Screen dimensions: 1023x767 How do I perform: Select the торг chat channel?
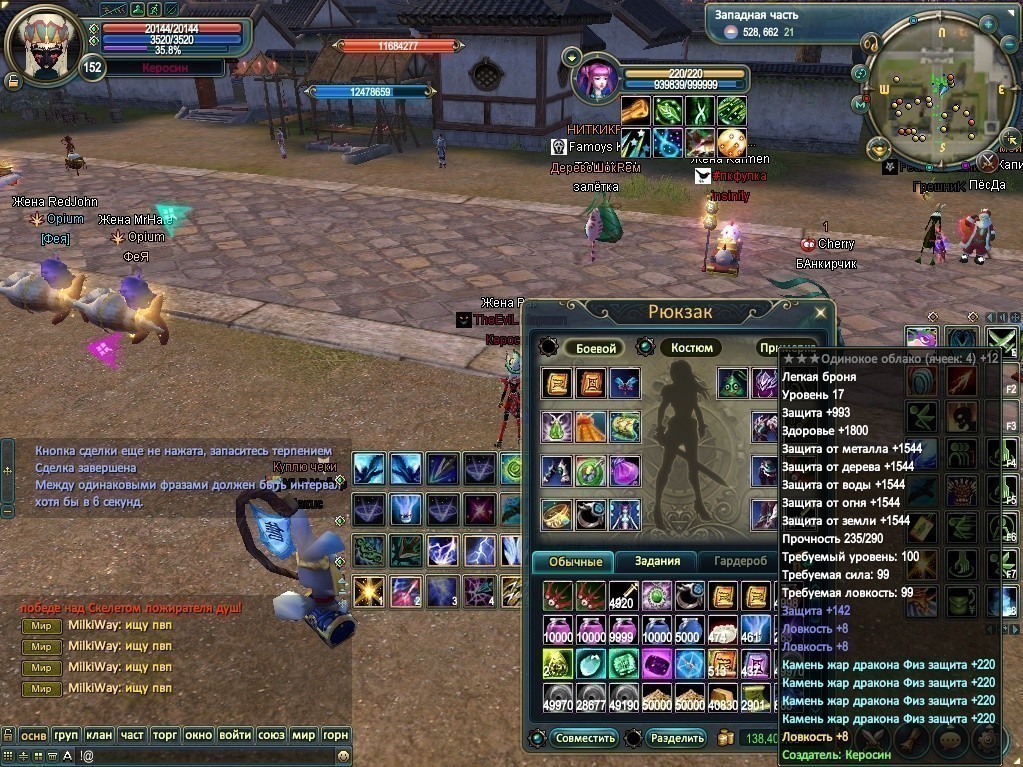point(165,735)
